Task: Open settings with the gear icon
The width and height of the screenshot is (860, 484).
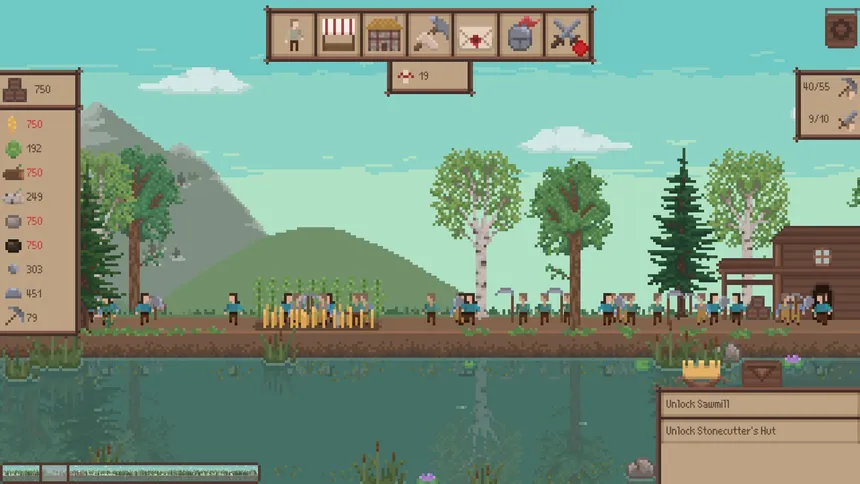Action: point(841,27)
